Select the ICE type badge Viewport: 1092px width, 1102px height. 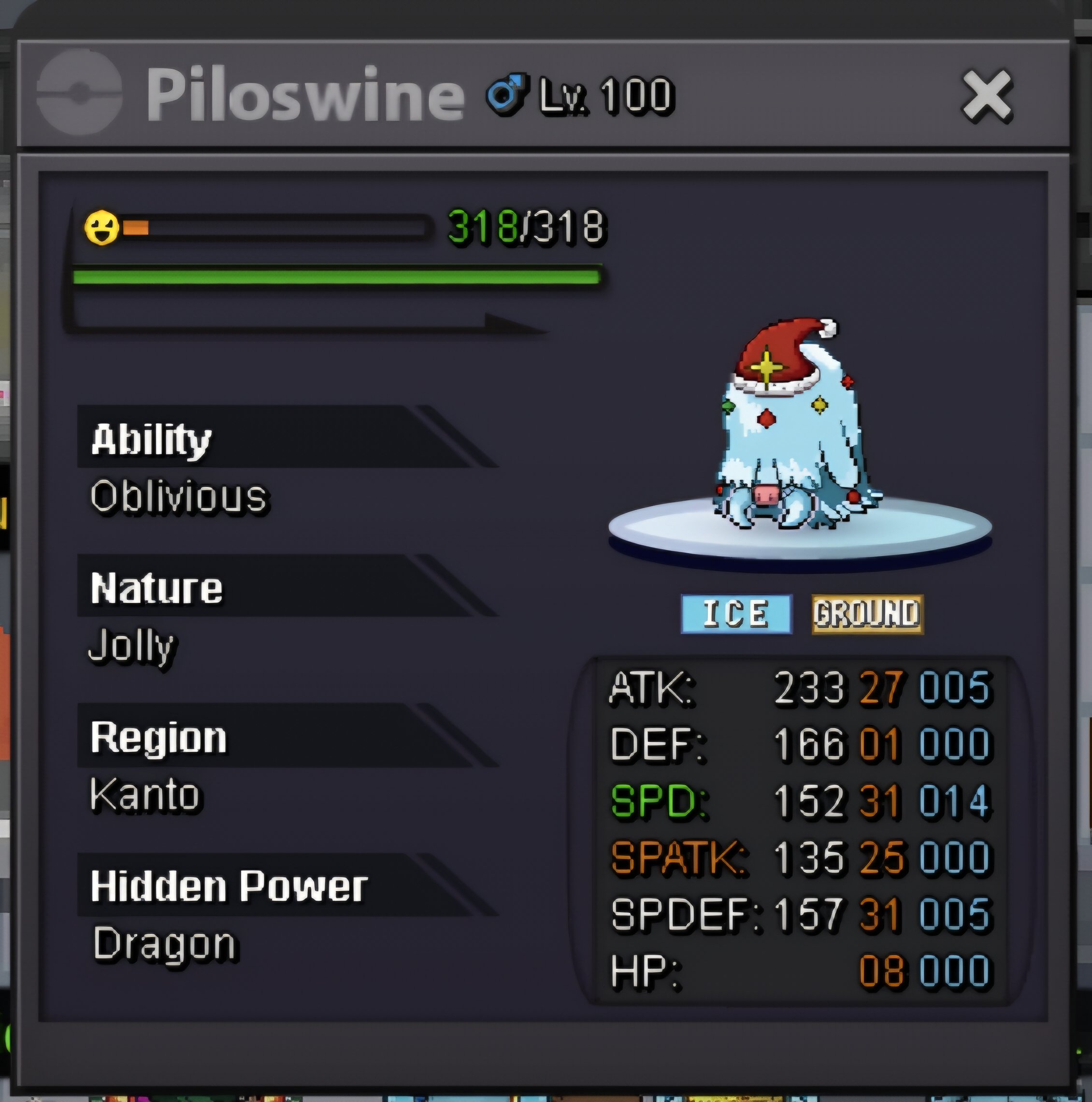coord(736,614)
